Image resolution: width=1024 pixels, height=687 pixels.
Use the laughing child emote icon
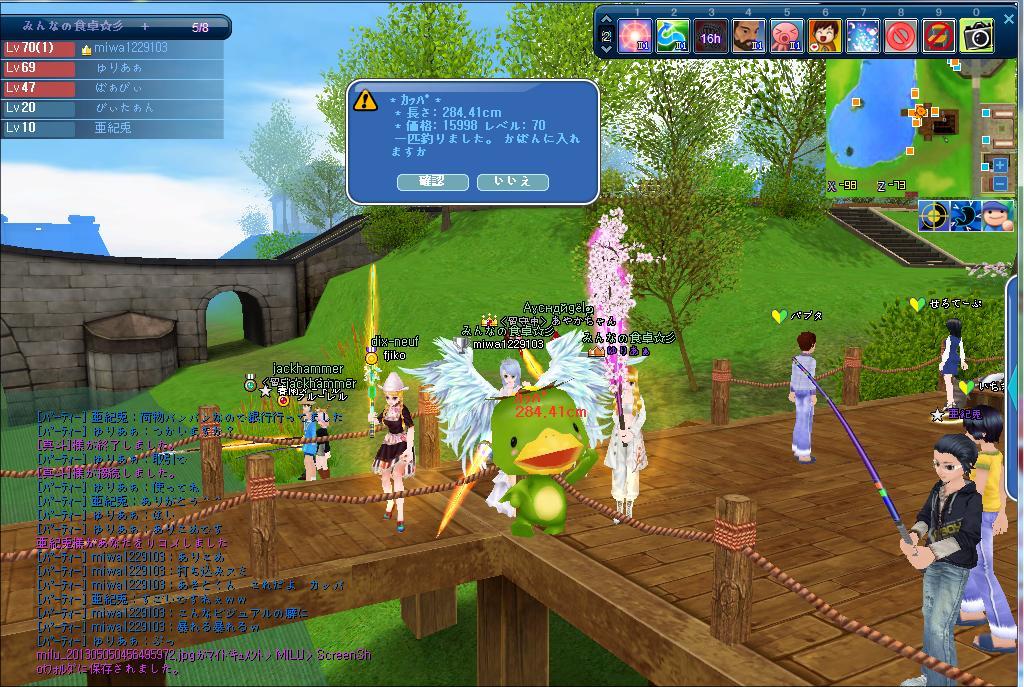click(x=824, y=37)
